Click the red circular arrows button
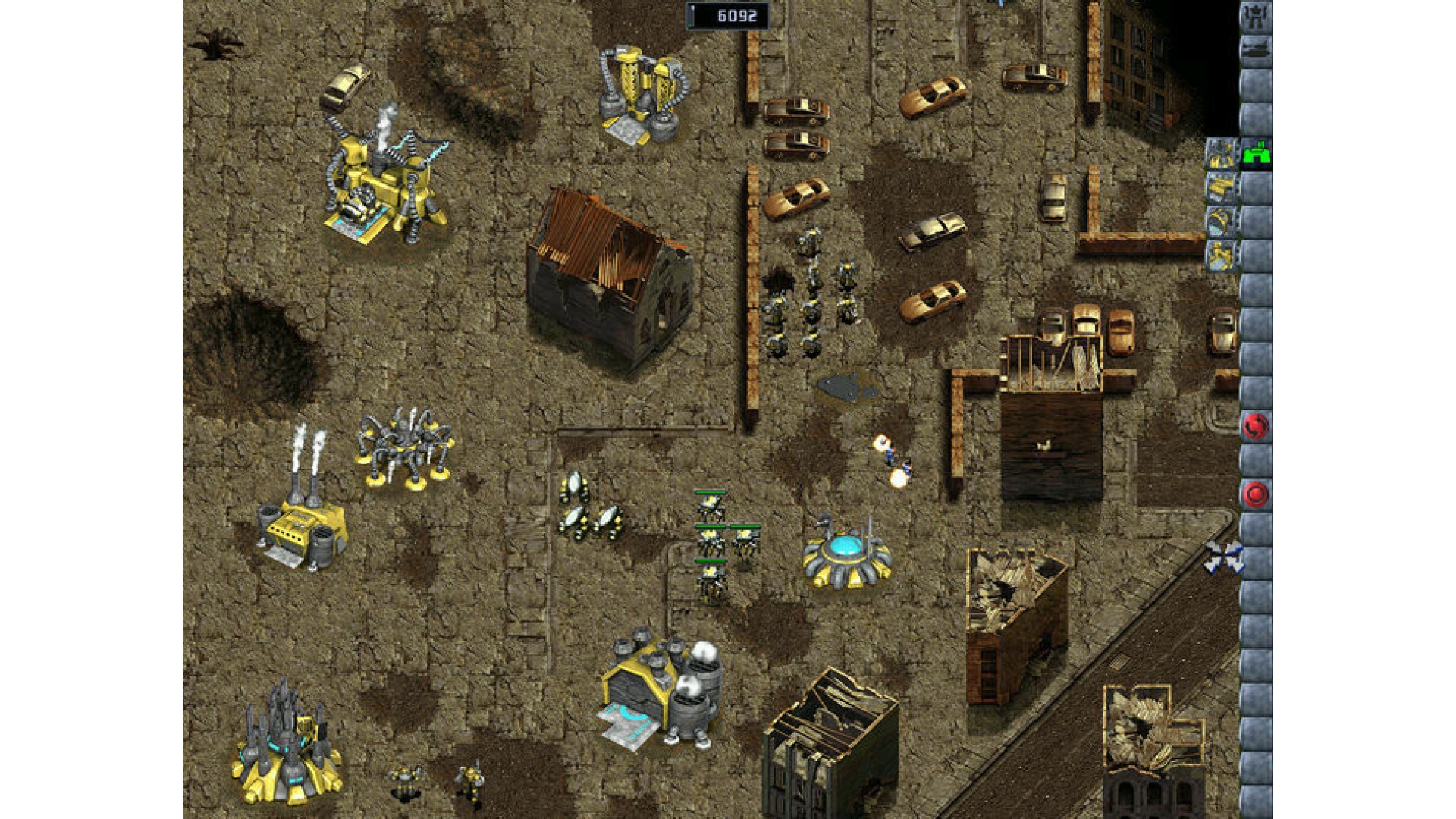 [1255, 426]
